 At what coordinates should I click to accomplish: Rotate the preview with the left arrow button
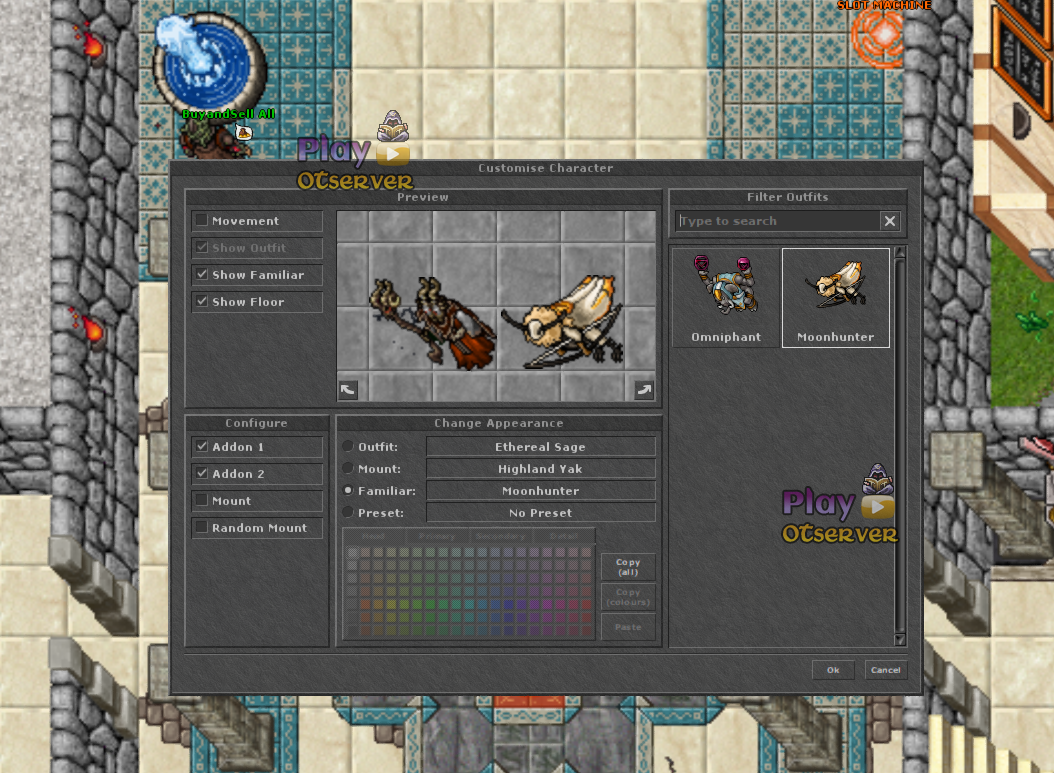(x=348, y=390)
